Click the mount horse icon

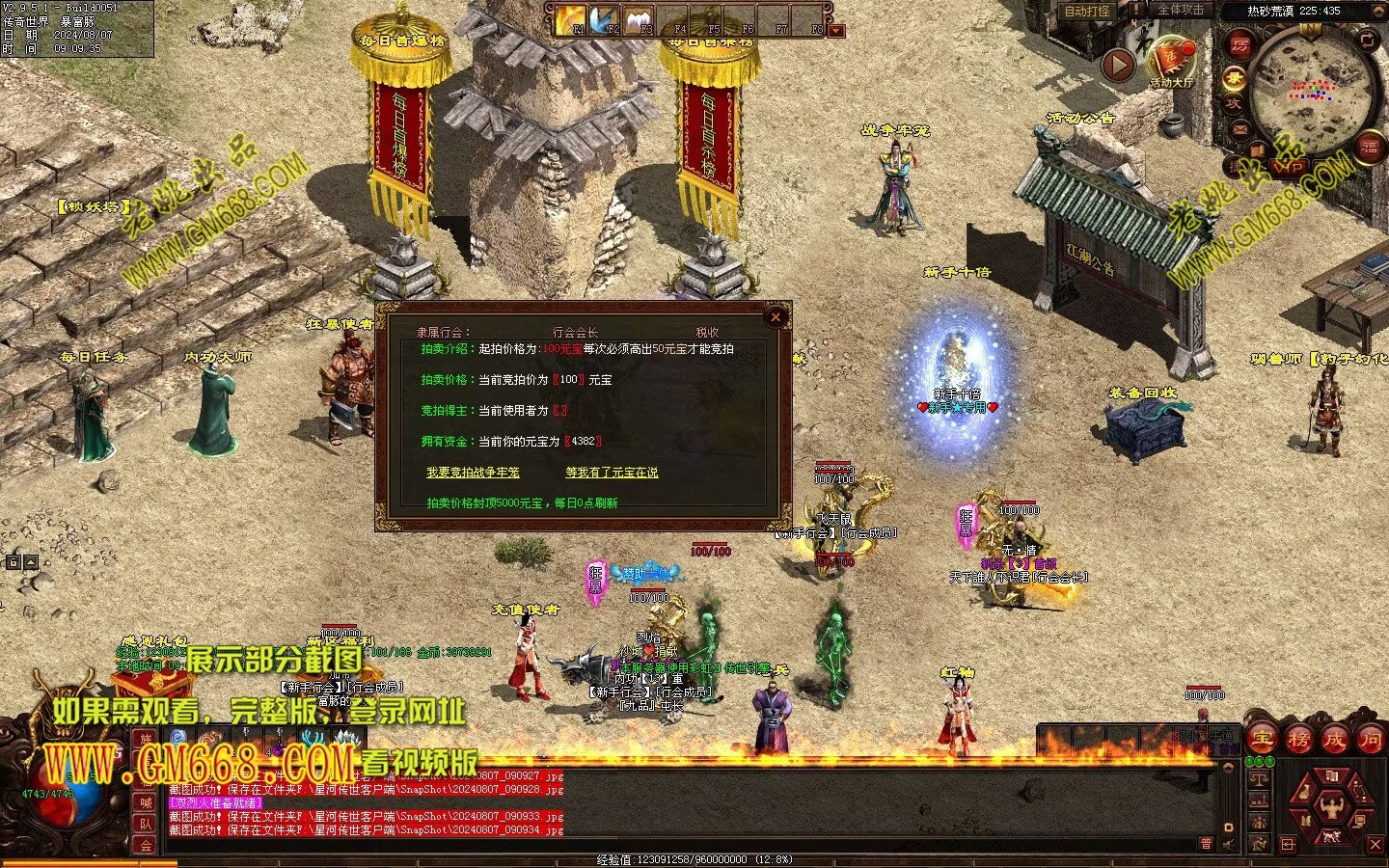point(1332,835)
